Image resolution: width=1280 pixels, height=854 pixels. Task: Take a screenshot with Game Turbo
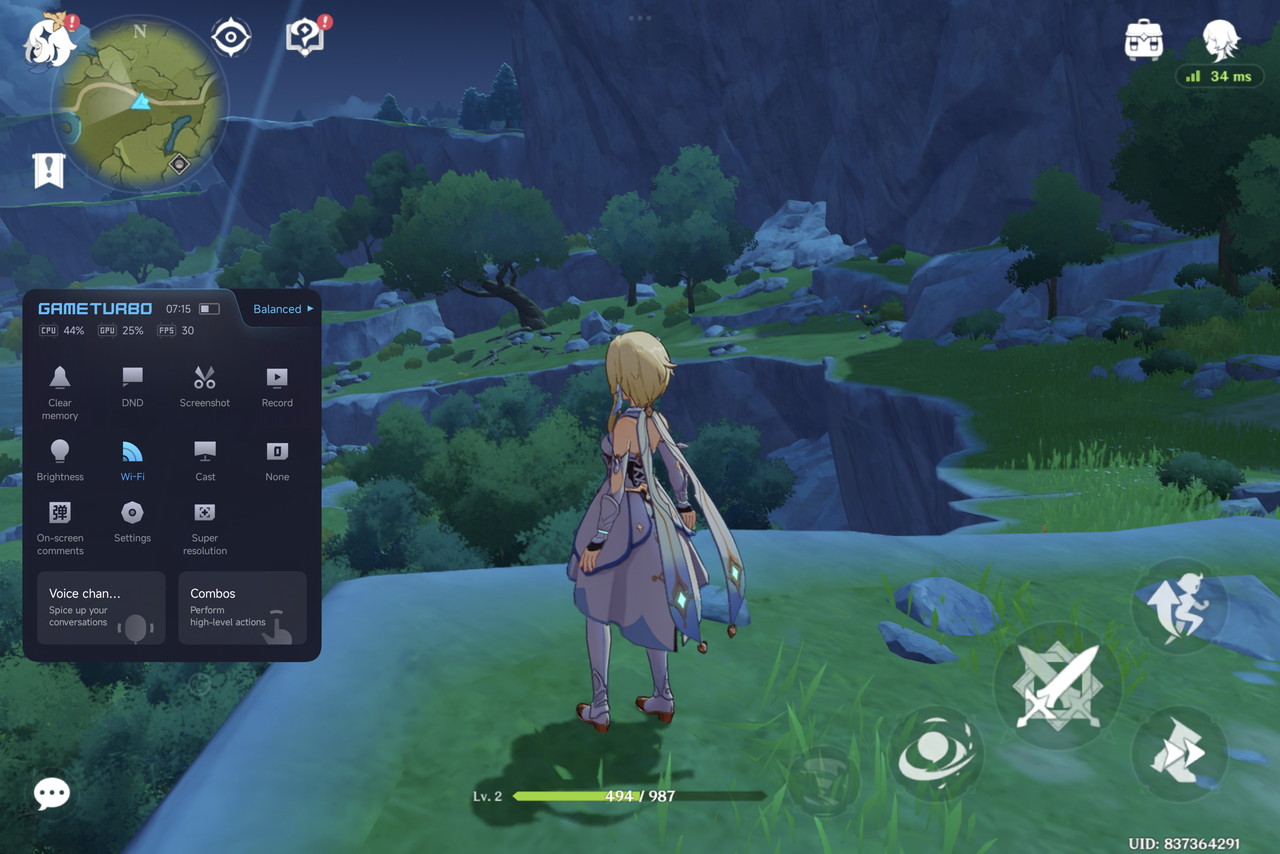pos(205,385)
